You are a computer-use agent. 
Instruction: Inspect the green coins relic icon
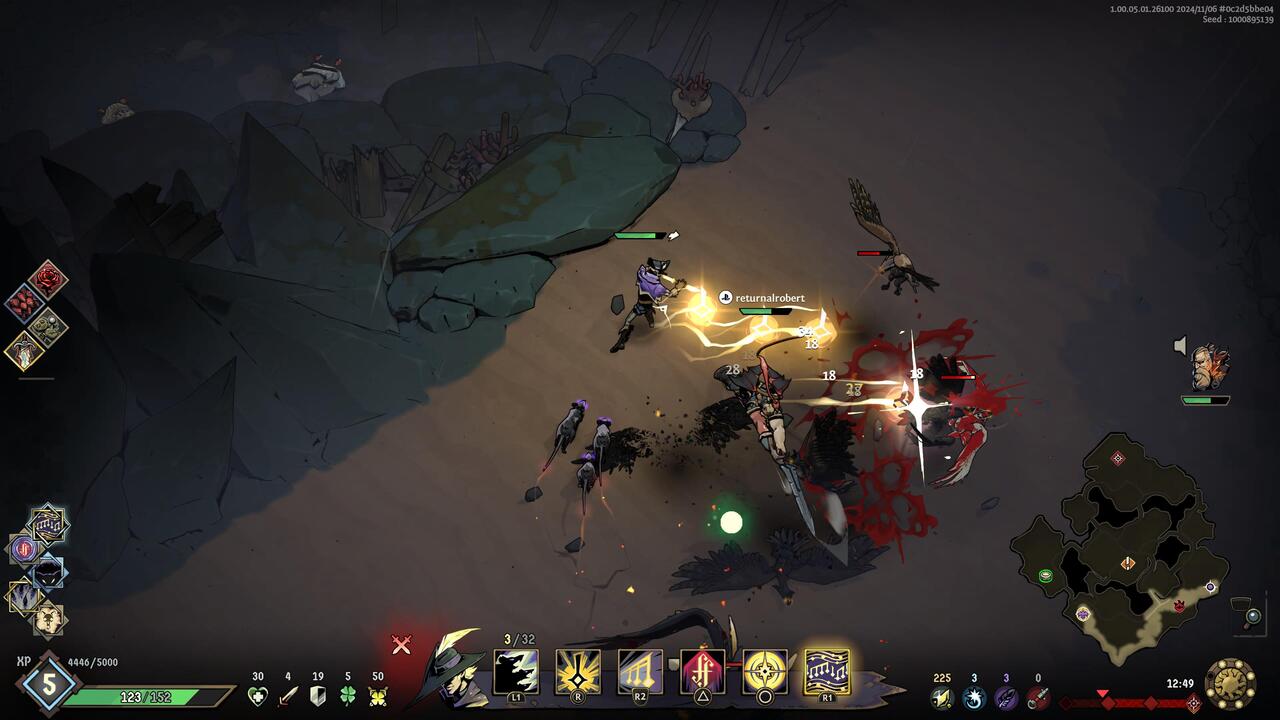pyautogui.click(x=47, y=326)
